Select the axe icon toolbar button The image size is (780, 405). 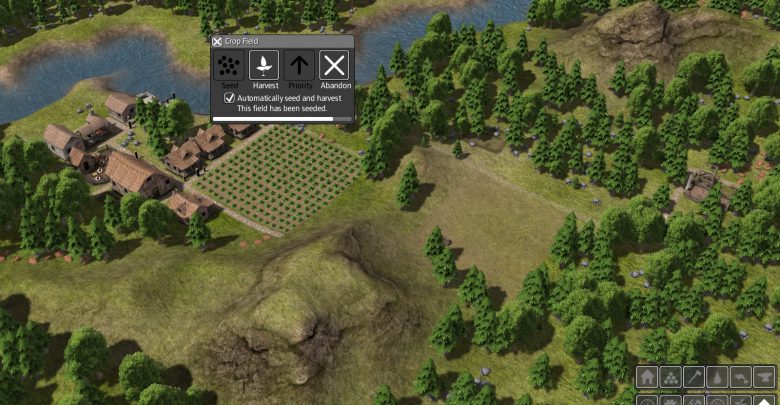coord(695,378)
